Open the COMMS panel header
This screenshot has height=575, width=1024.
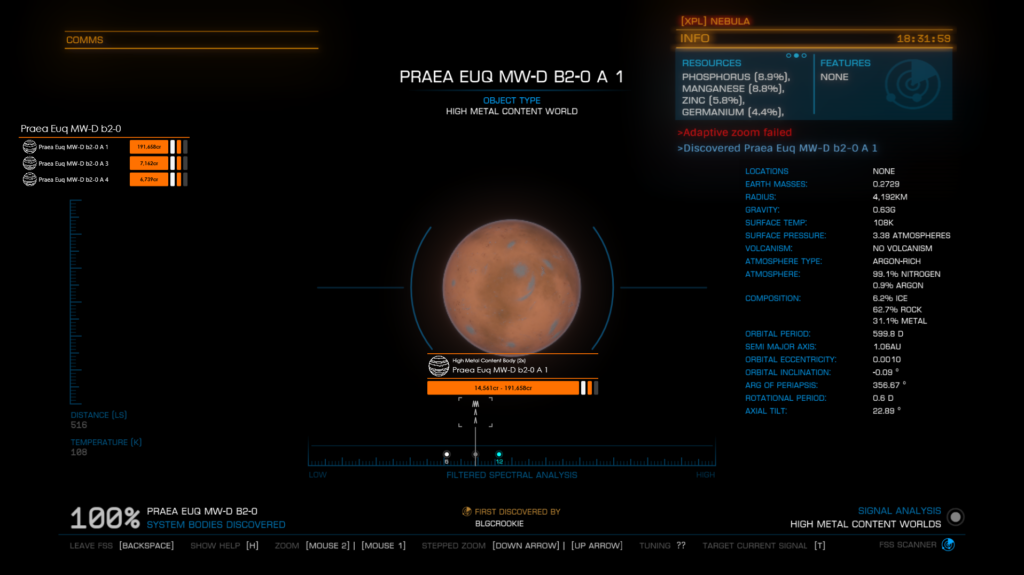click(x=191, y=40)
